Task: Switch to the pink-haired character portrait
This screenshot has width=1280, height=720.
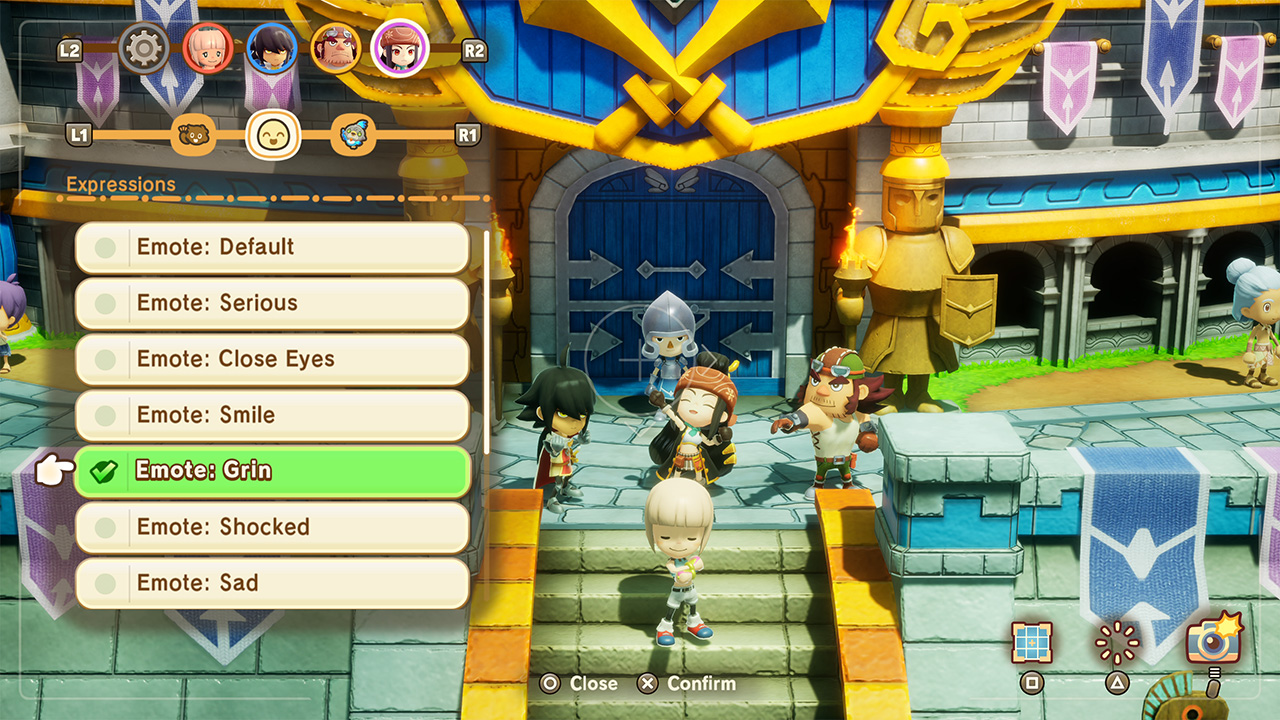Action: pos(208,47)
